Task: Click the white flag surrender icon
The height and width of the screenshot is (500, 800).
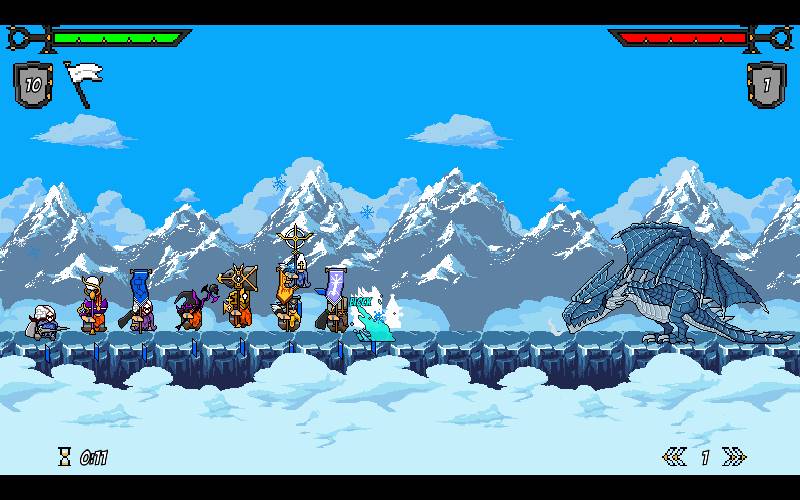Action: pyautogui.click(x=78, y=81)
